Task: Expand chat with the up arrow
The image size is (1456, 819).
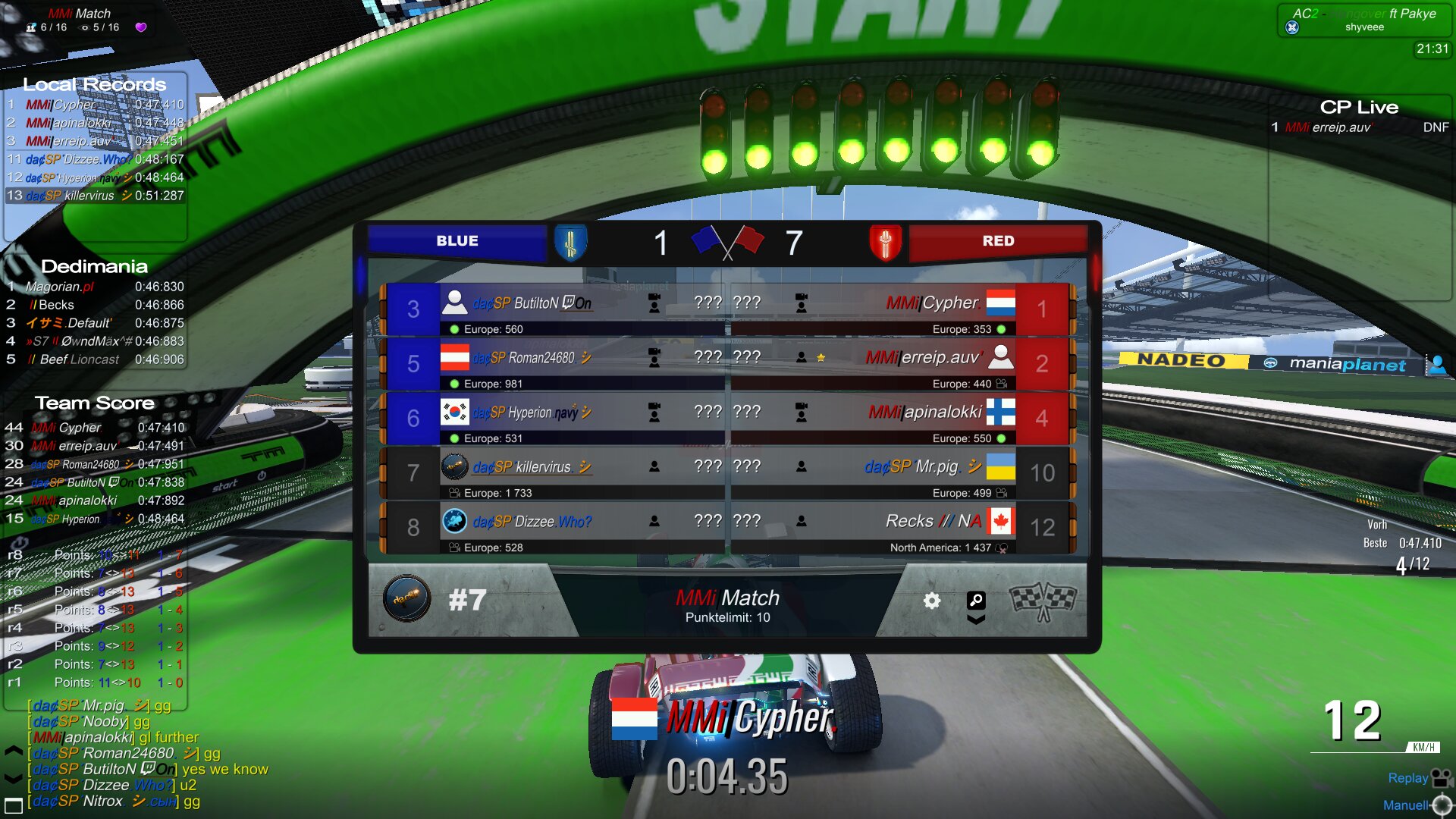Action: pos(14,752)
